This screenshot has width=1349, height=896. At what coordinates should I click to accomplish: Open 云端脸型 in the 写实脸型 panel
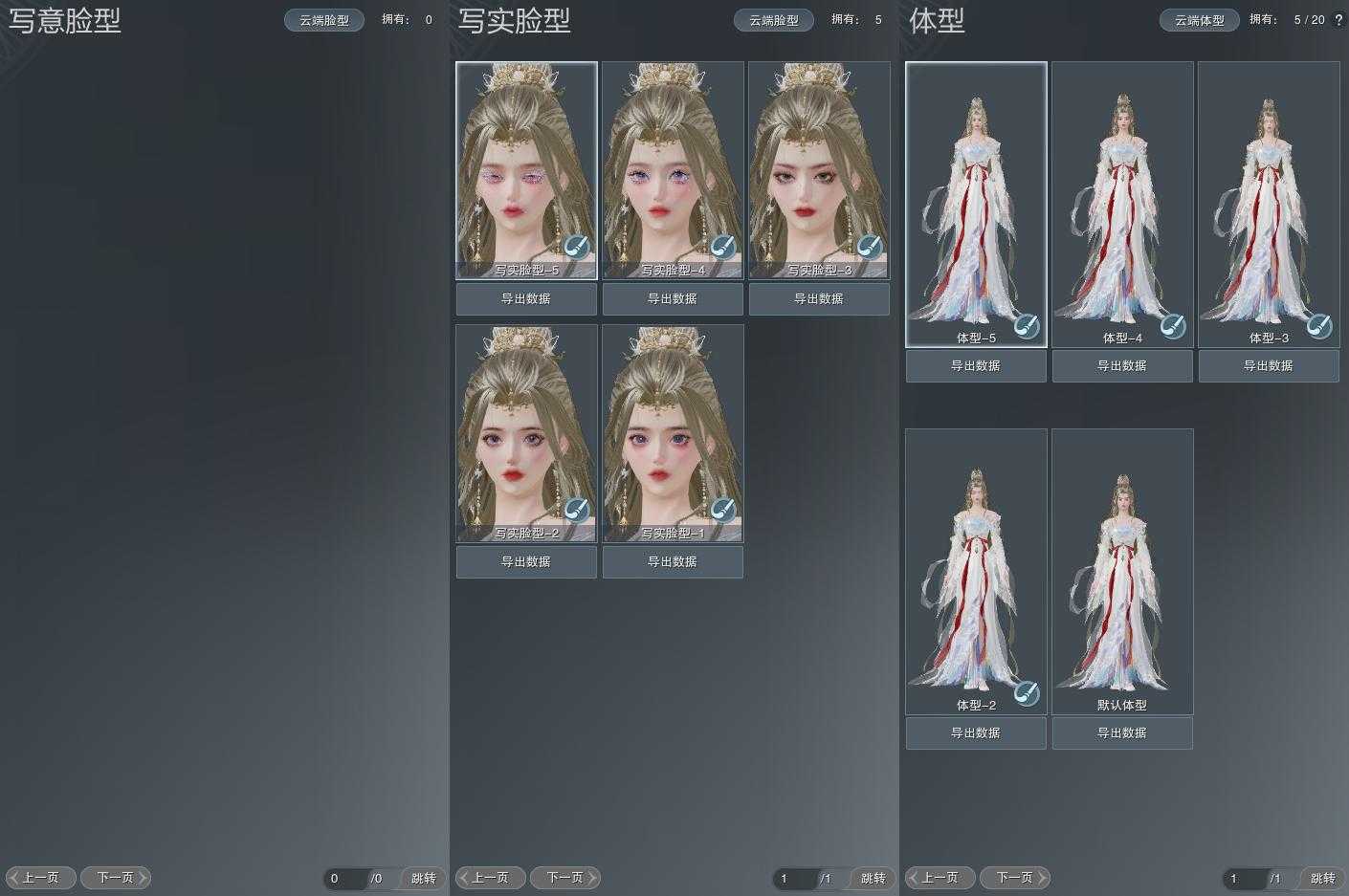774,20
